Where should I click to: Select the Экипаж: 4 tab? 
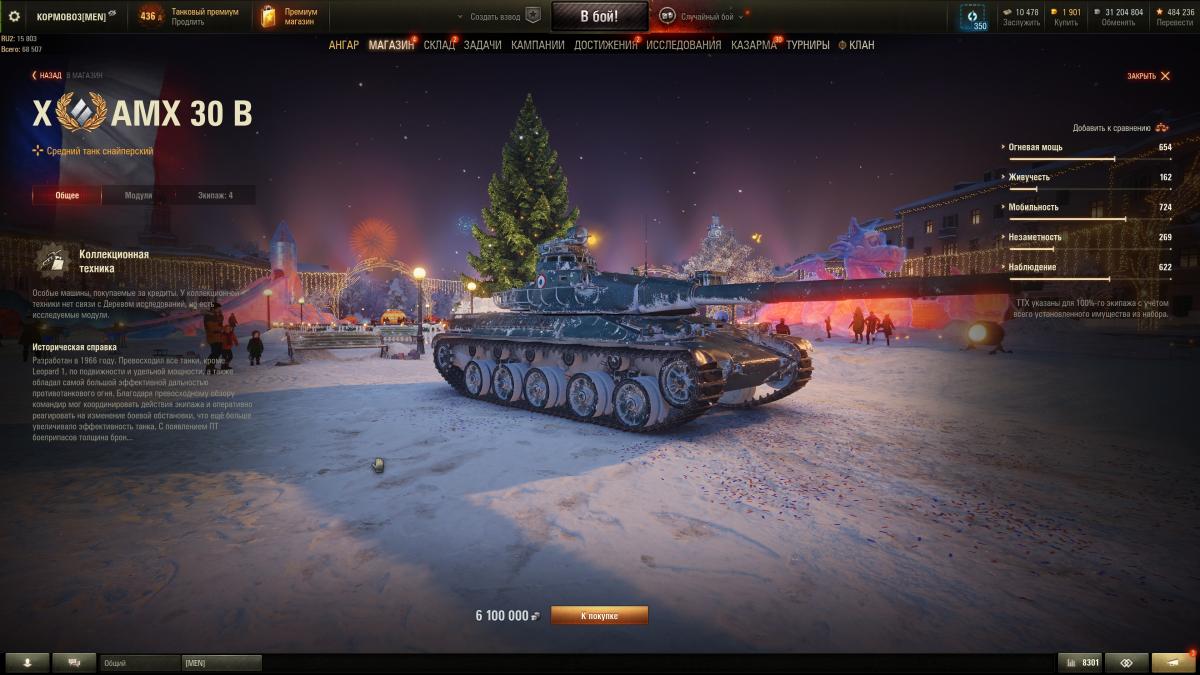[215, 195]
